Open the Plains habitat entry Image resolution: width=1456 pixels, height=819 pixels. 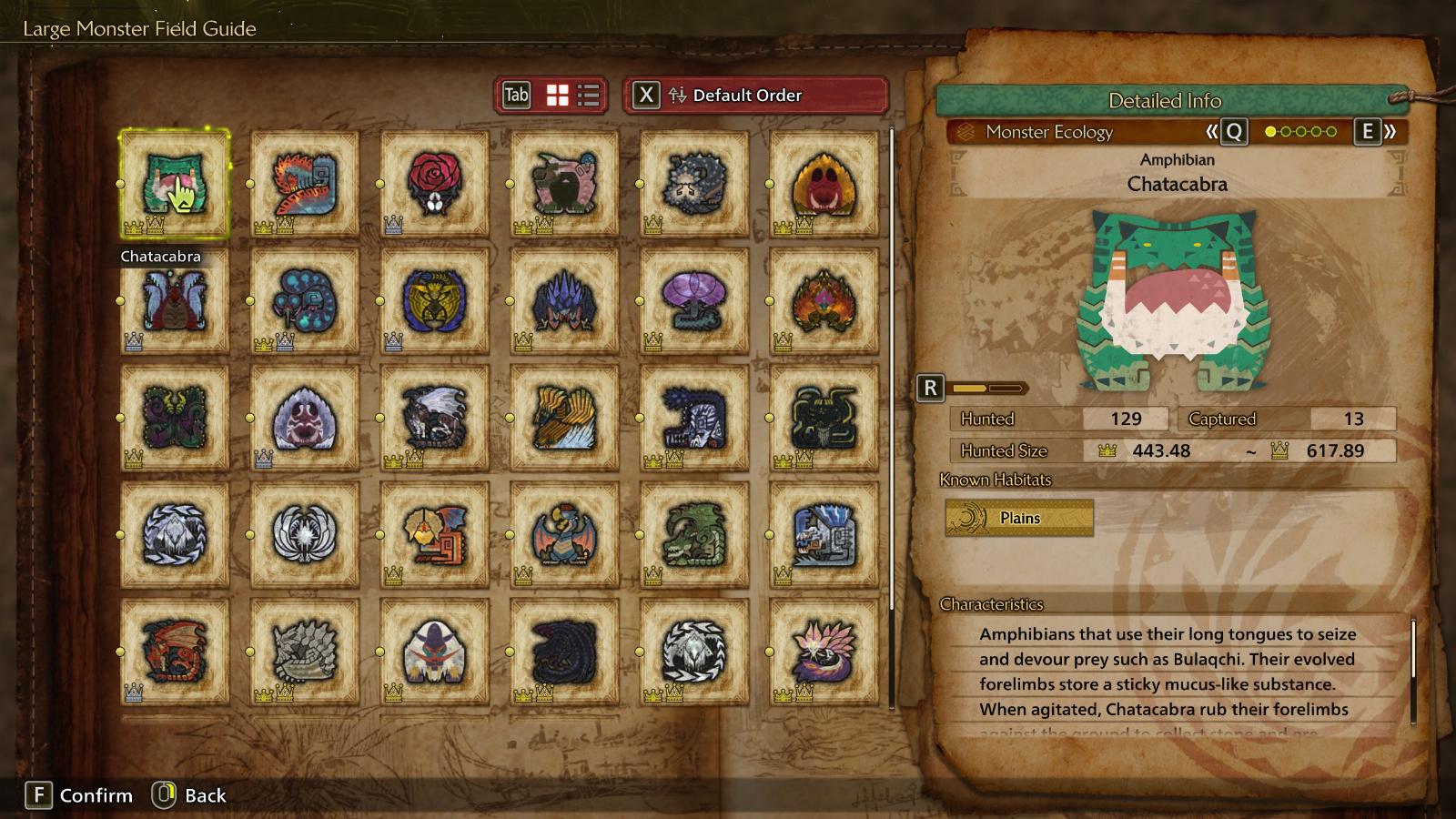coord(1019,518)
